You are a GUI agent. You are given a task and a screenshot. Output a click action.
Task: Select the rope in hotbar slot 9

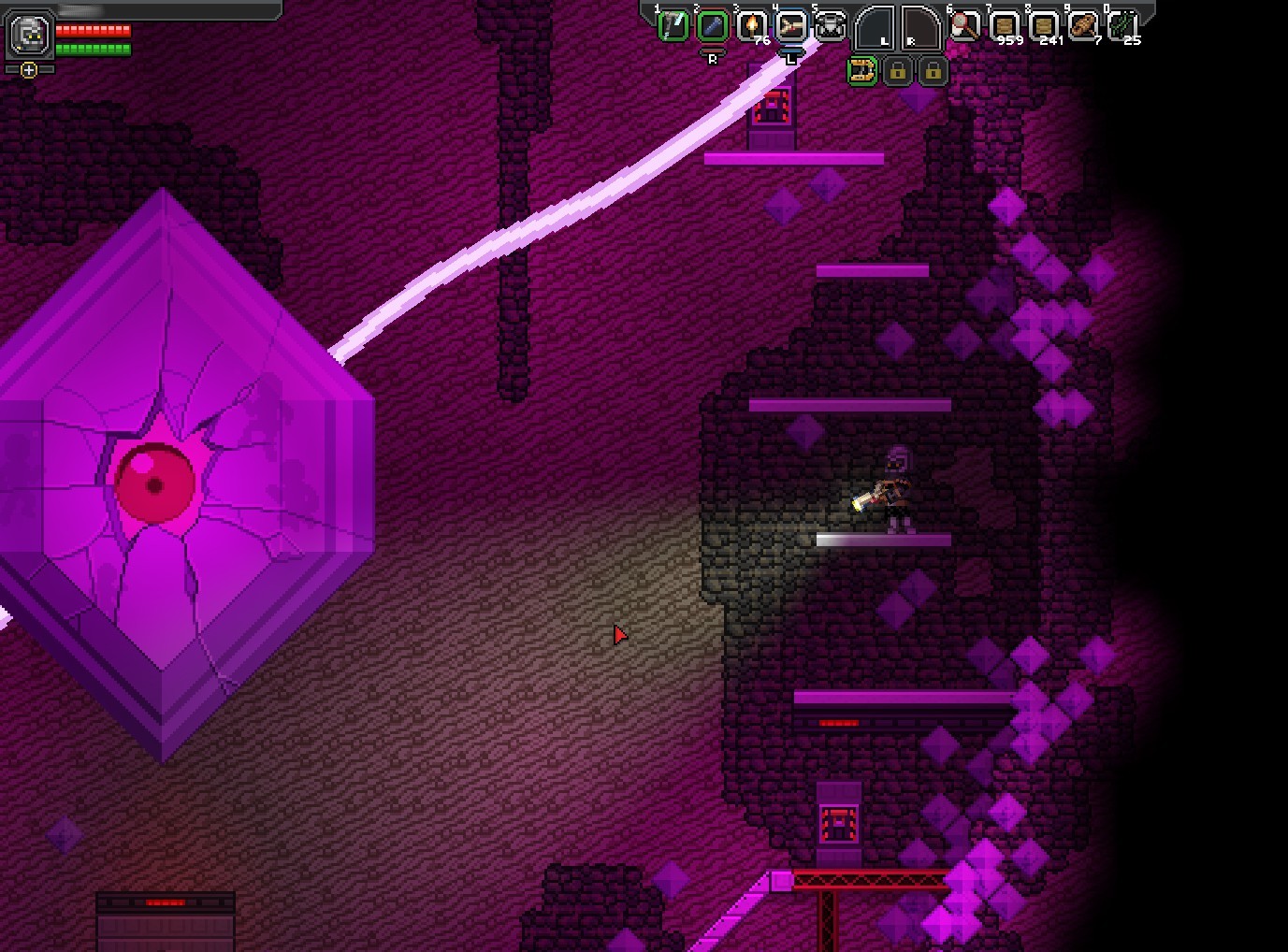[x=1085, y=24]
